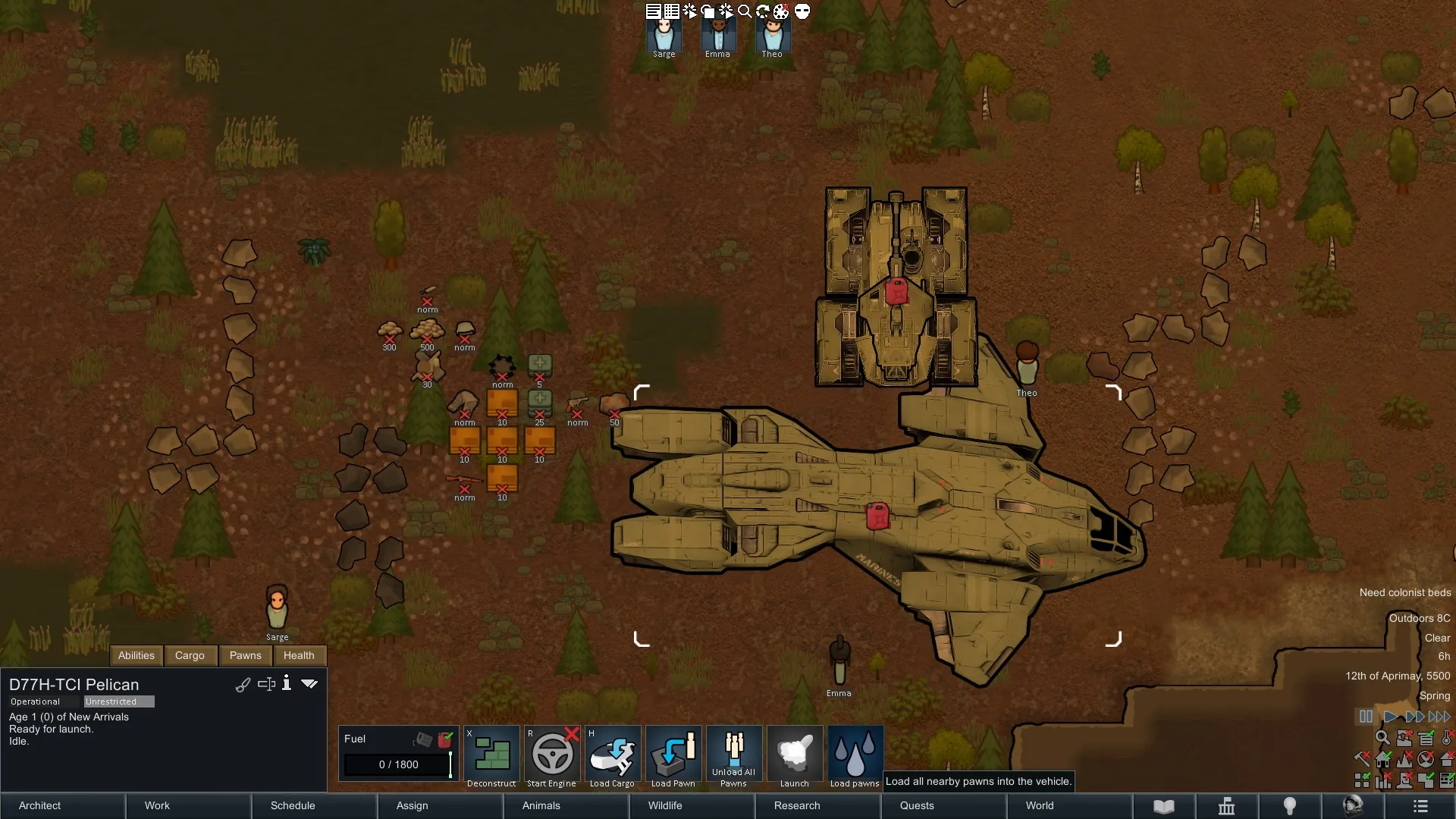Viewport: 1456px width, 819px height.
Task: Choose the Load Cargo command
Action: pyautogui.click(x=612, y=755)
